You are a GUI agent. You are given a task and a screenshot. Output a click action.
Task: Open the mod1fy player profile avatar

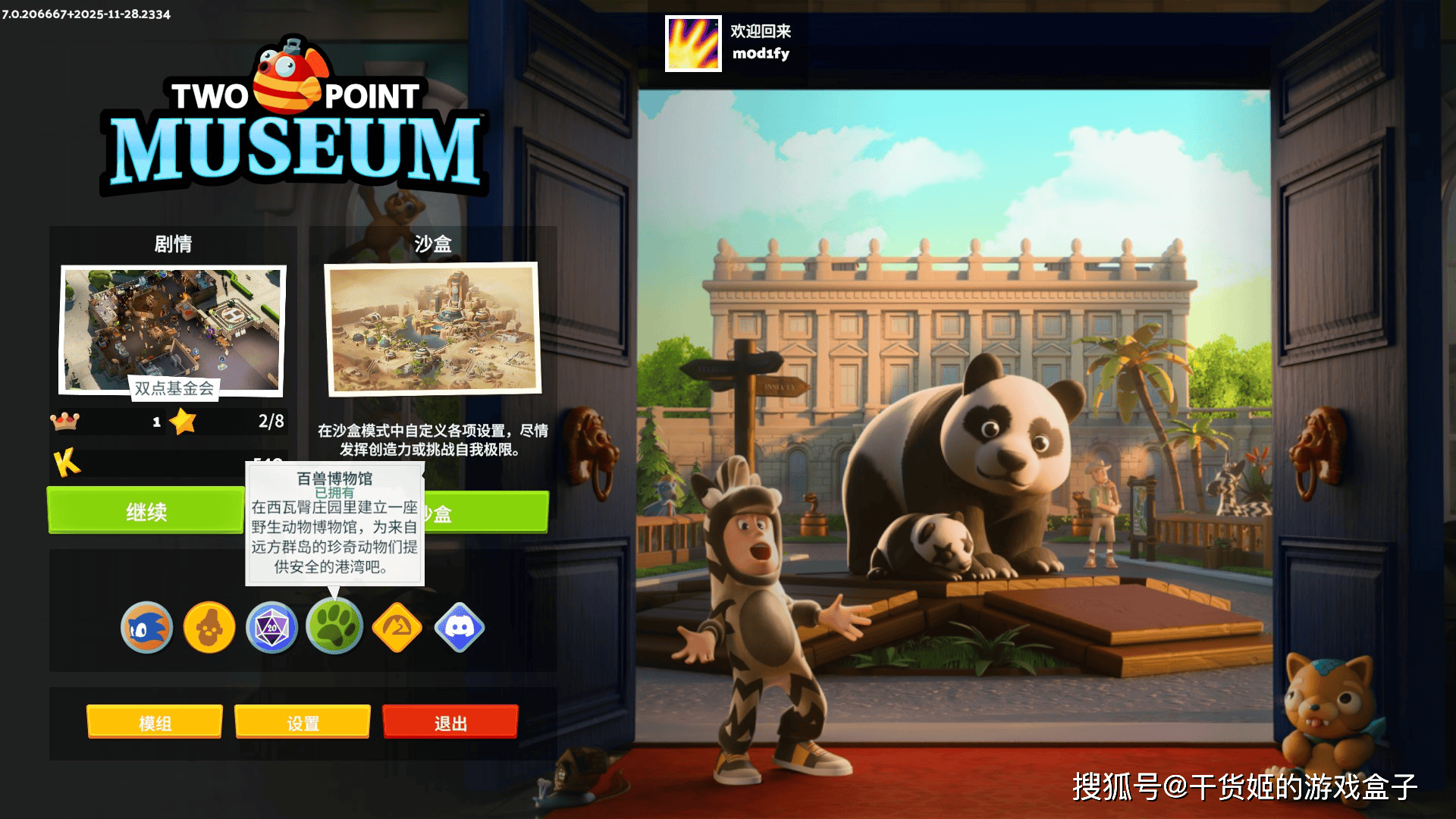692,45
